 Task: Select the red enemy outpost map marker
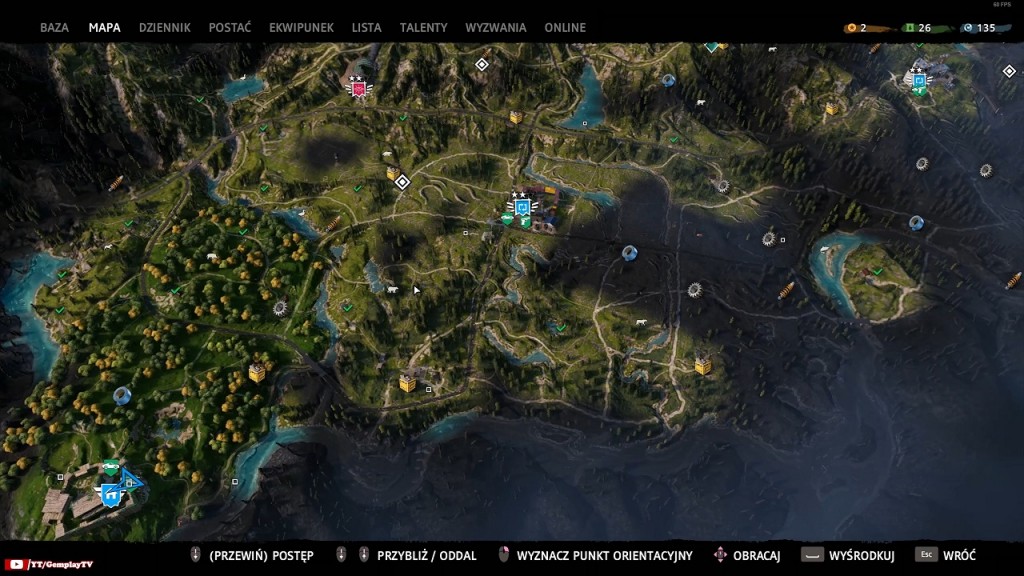coord(357,88)
